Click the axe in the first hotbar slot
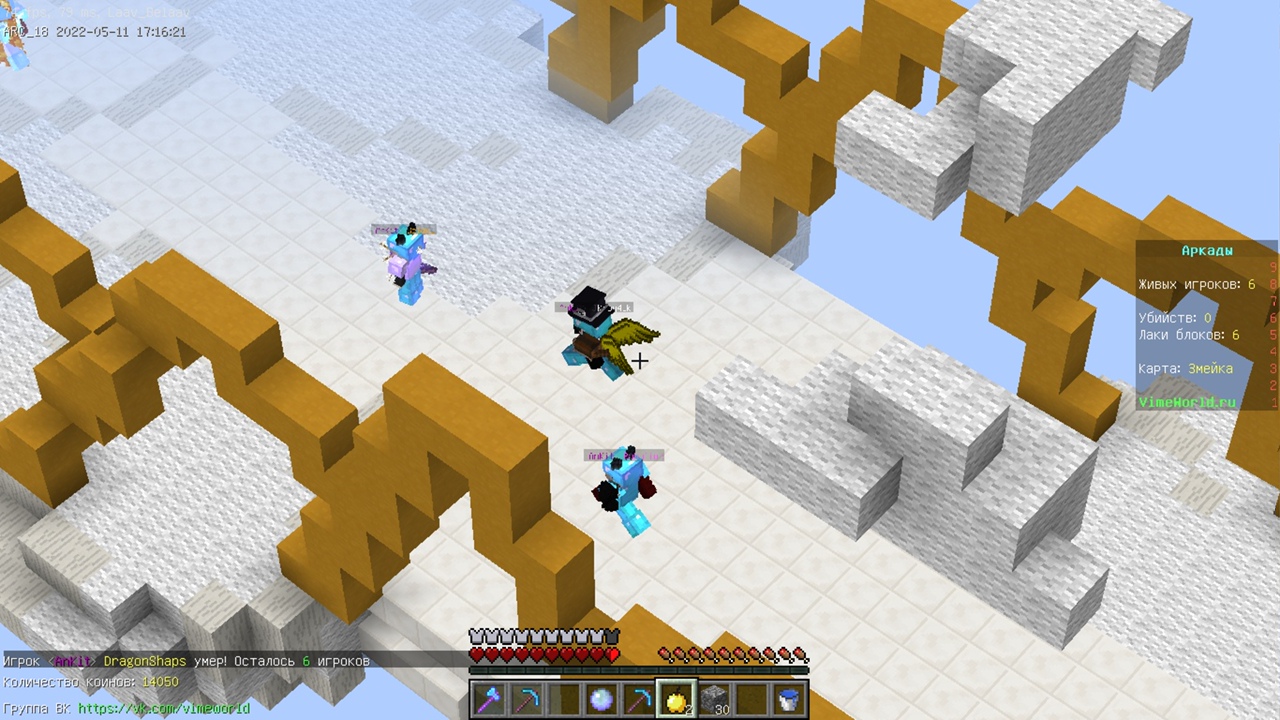 [x=489, y=697]
